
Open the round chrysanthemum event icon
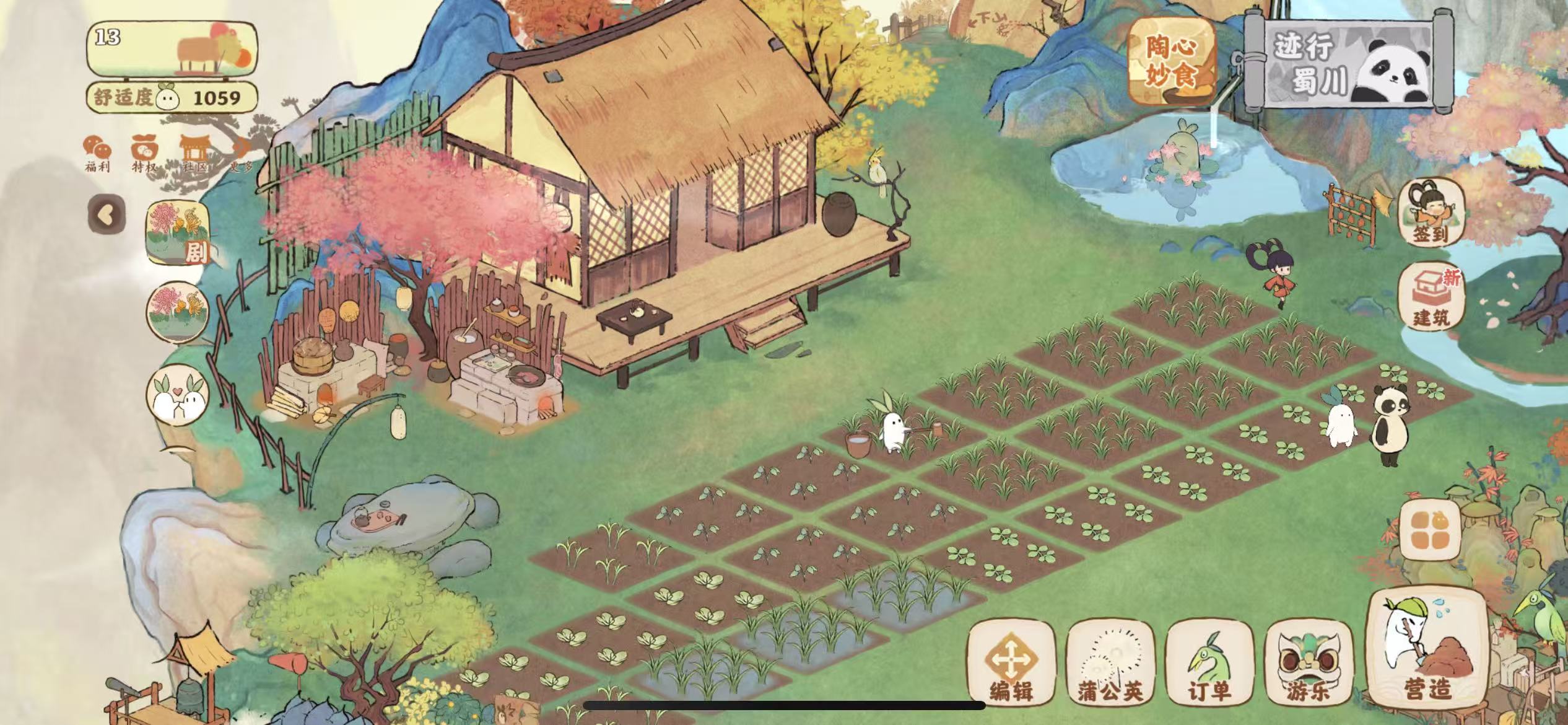178,312
